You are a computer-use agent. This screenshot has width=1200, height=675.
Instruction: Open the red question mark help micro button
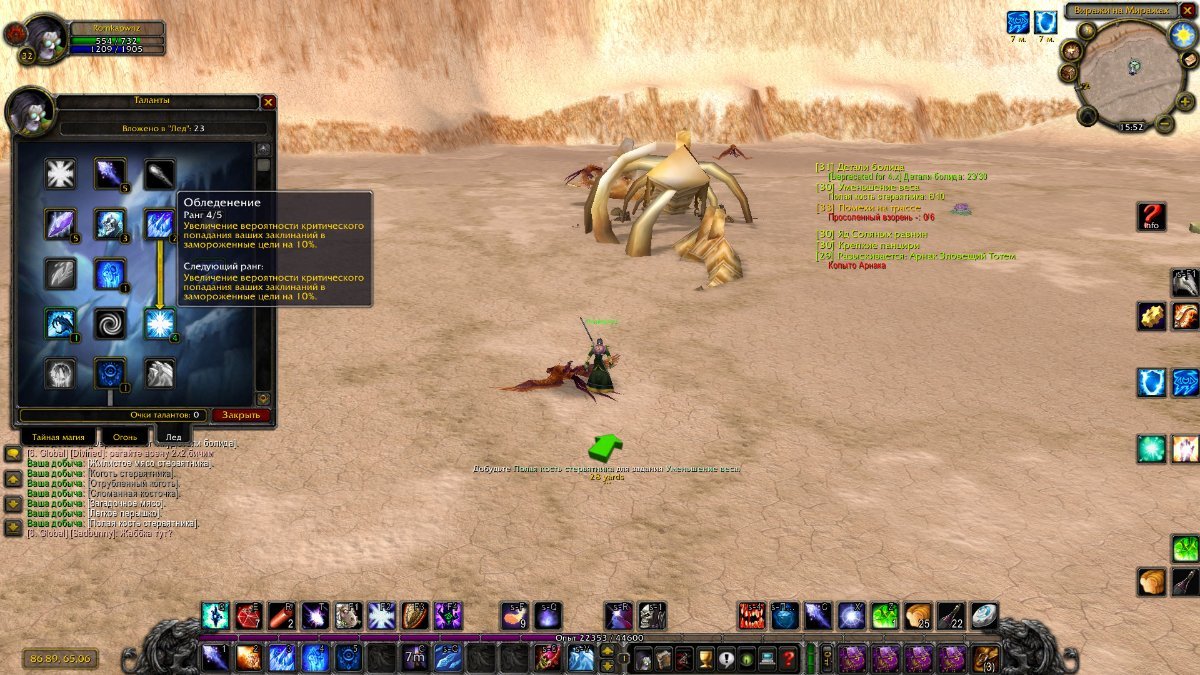(x=789, y=659)
